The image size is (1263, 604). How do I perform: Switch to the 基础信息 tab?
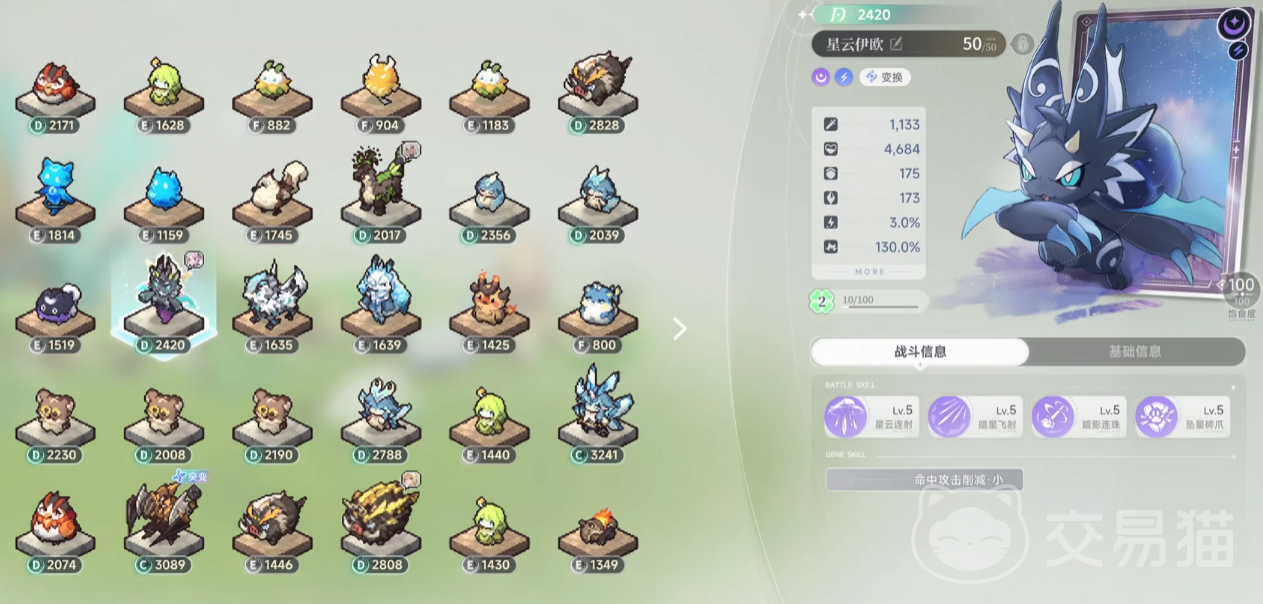[1135, 352]
